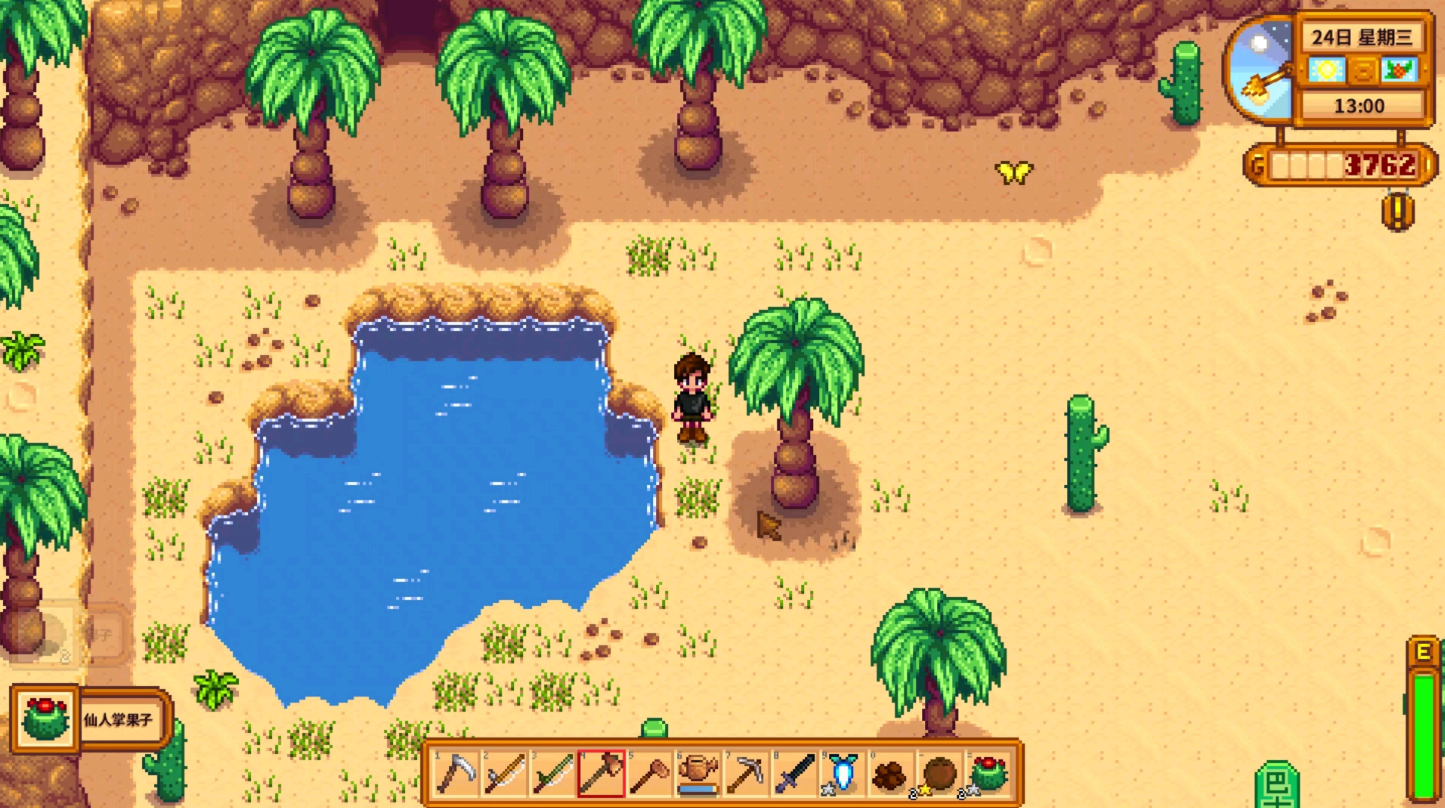Screen dimensions: 1445x808
Task: Open the journal via the exclamation icon
Action: pyautogui.click(x=1398, y=211)
